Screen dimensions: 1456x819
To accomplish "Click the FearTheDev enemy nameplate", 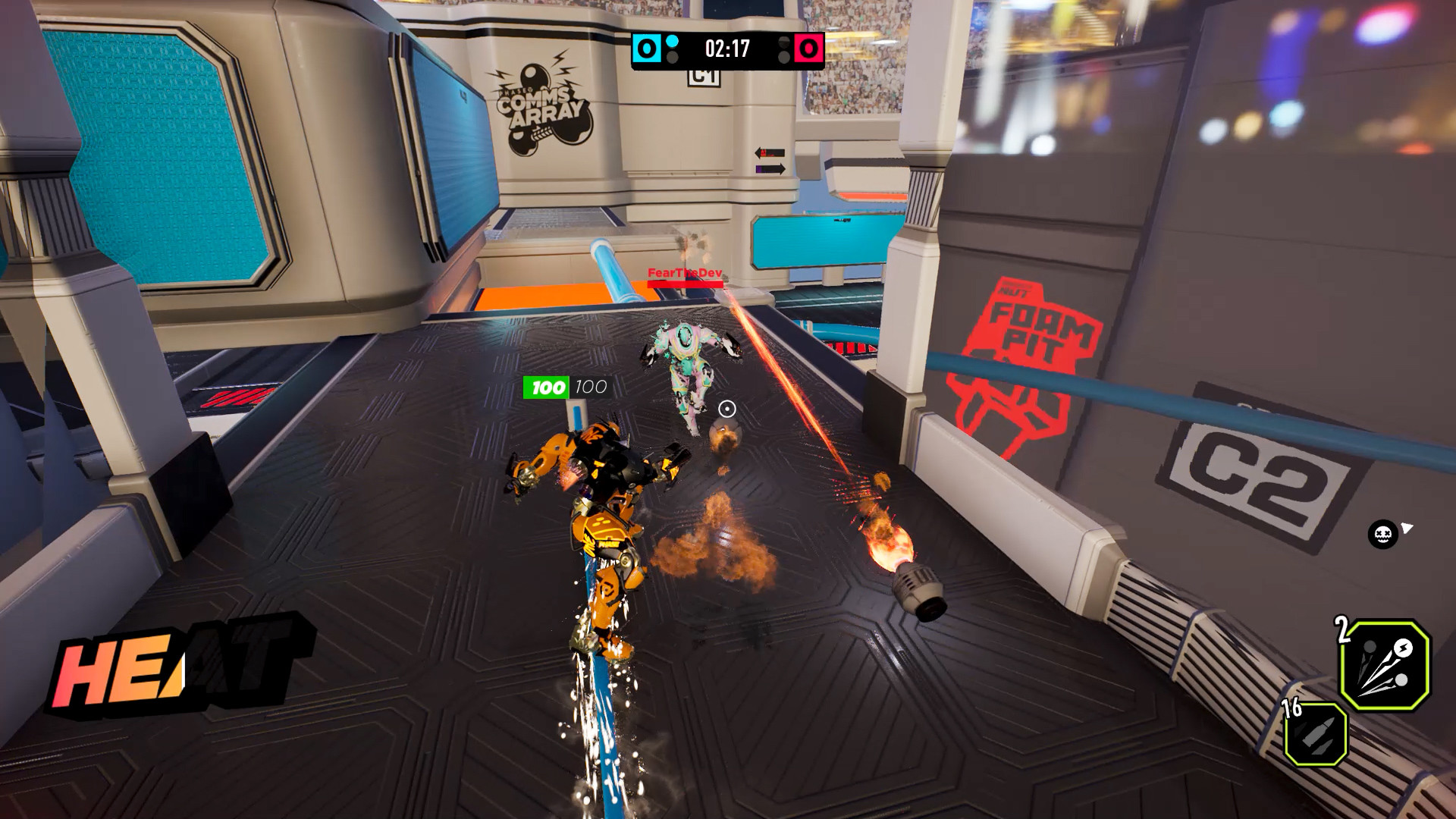I will click(683, 271).
